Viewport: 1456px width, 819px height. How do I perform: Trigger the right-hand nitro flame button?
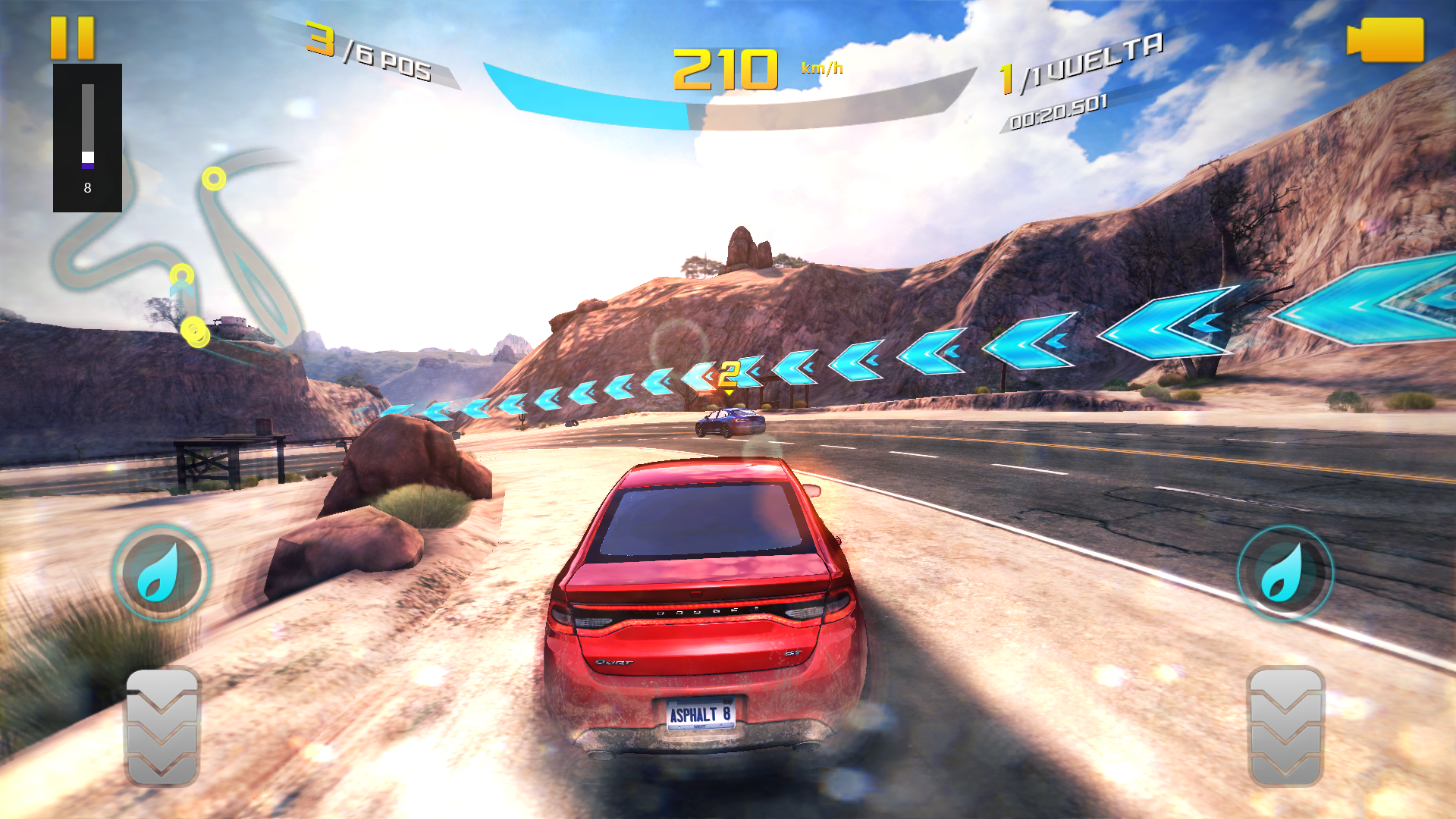1285,573
